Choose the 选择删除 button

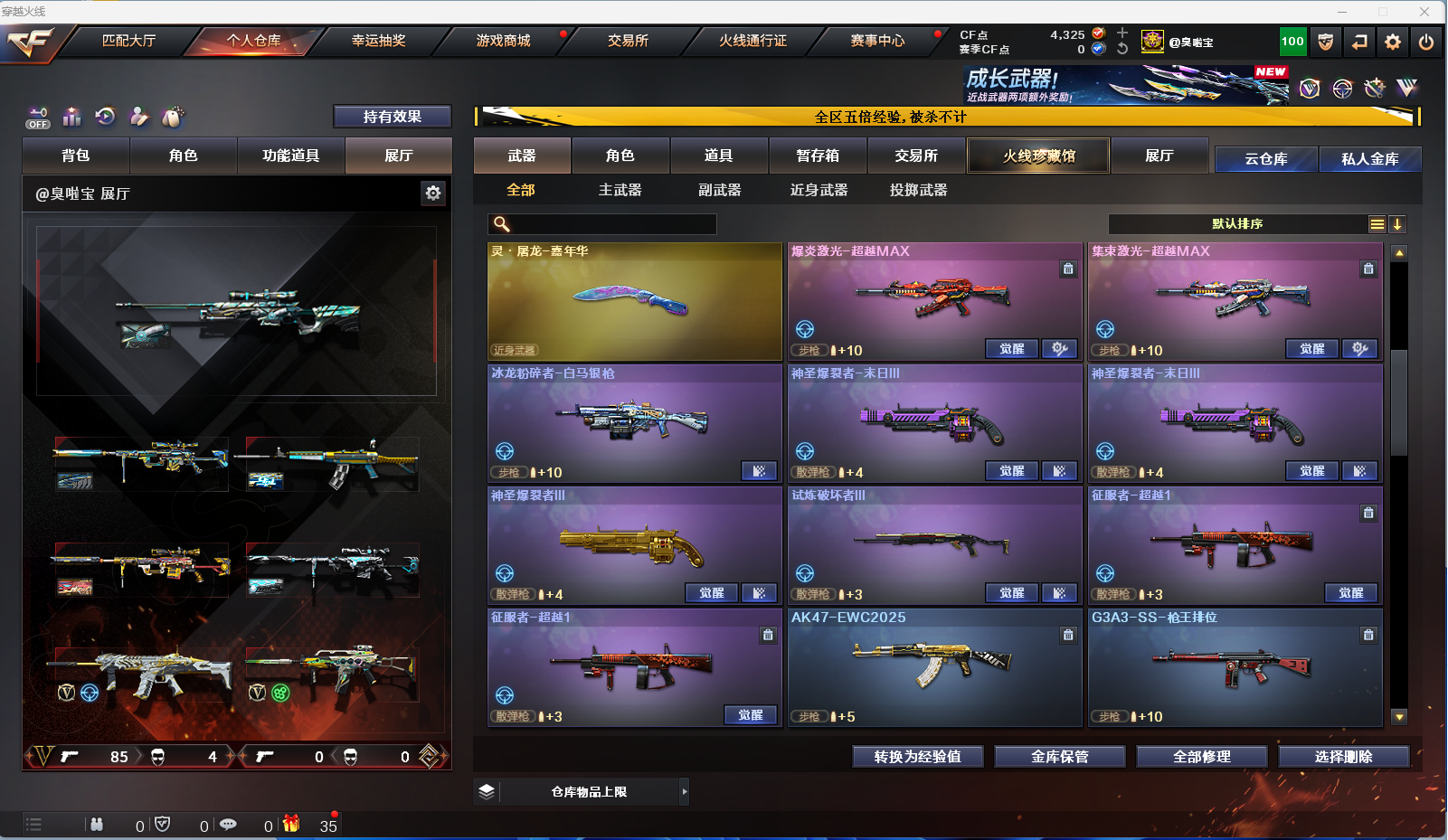1343,757
